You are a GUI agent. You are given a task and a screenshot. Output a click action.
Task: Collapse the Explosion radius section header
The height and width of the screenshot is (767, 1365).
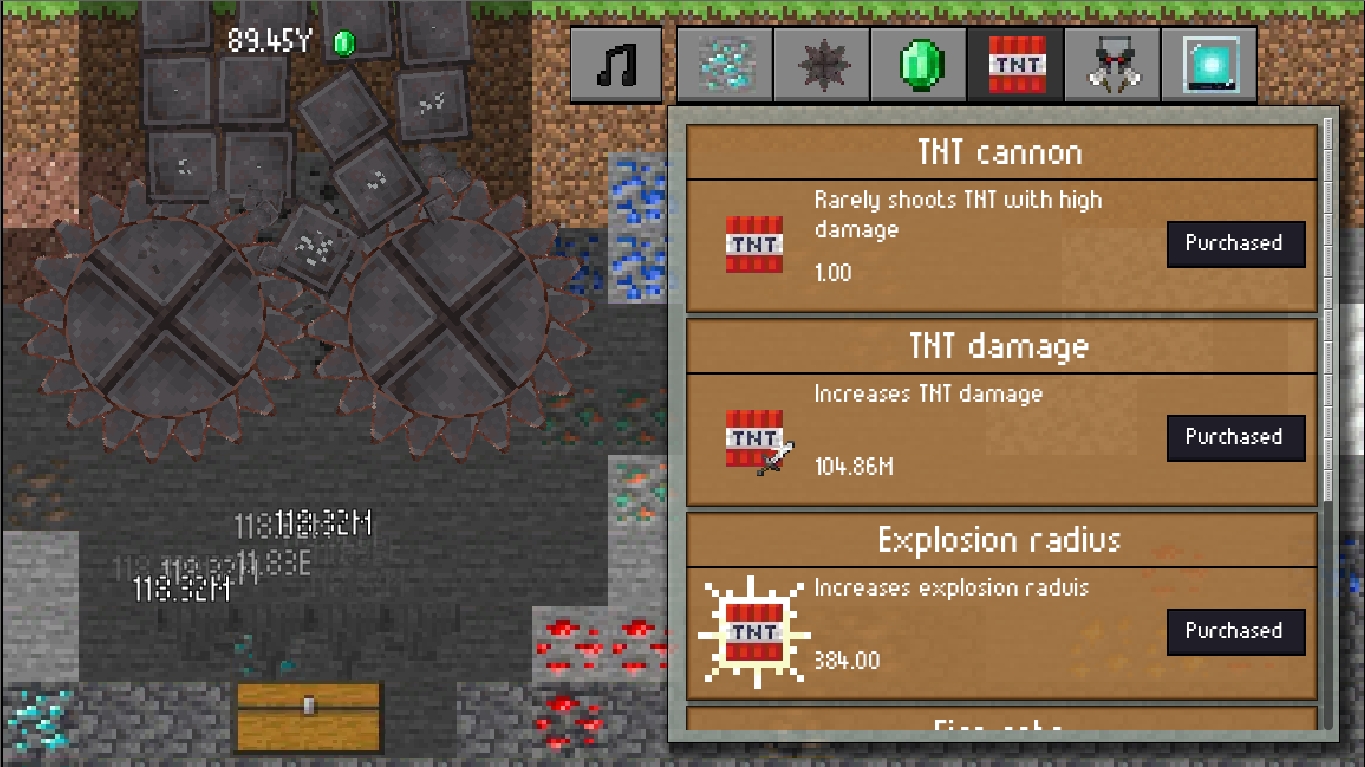click(1000, 540)
